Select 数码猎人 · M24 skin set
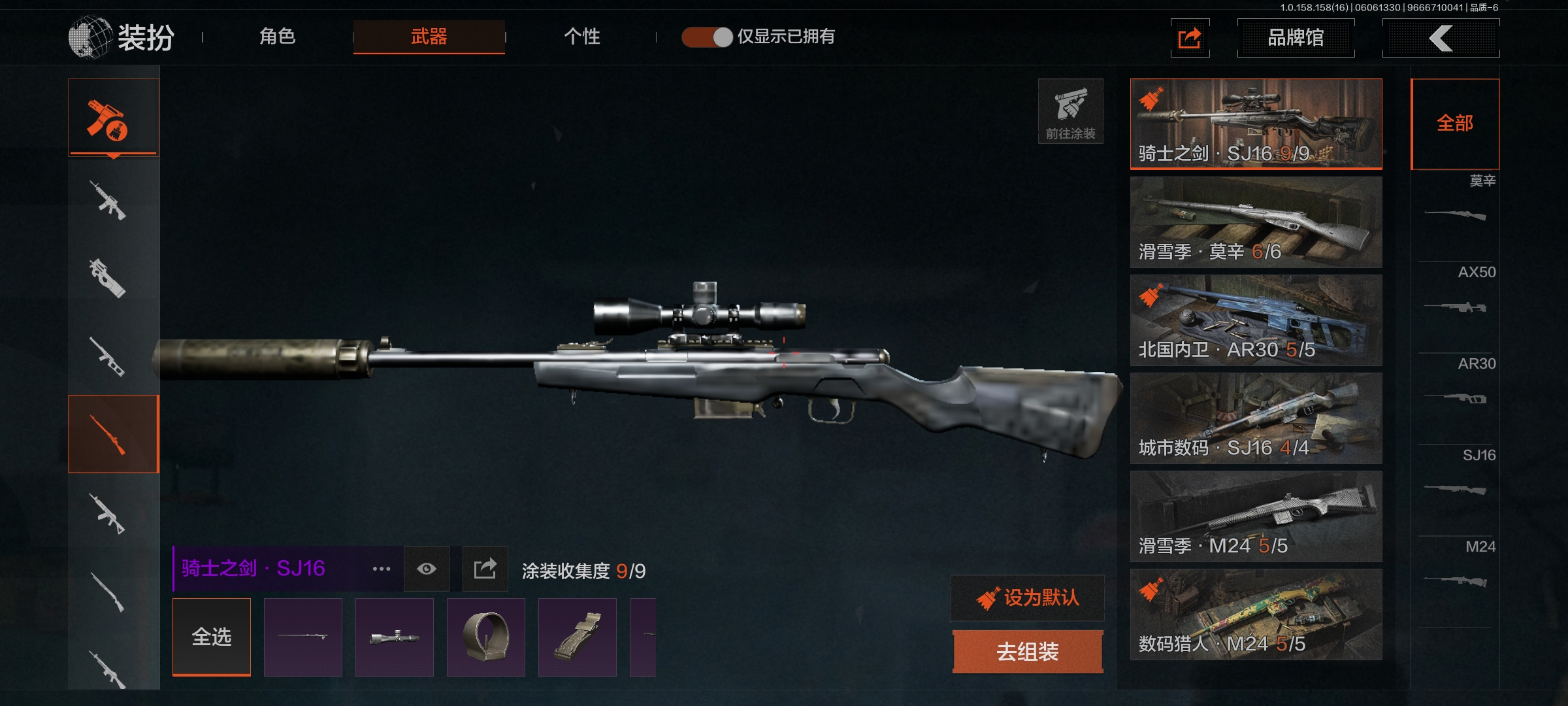The width and height of the screenshot is (1568, 706). 1256,614
